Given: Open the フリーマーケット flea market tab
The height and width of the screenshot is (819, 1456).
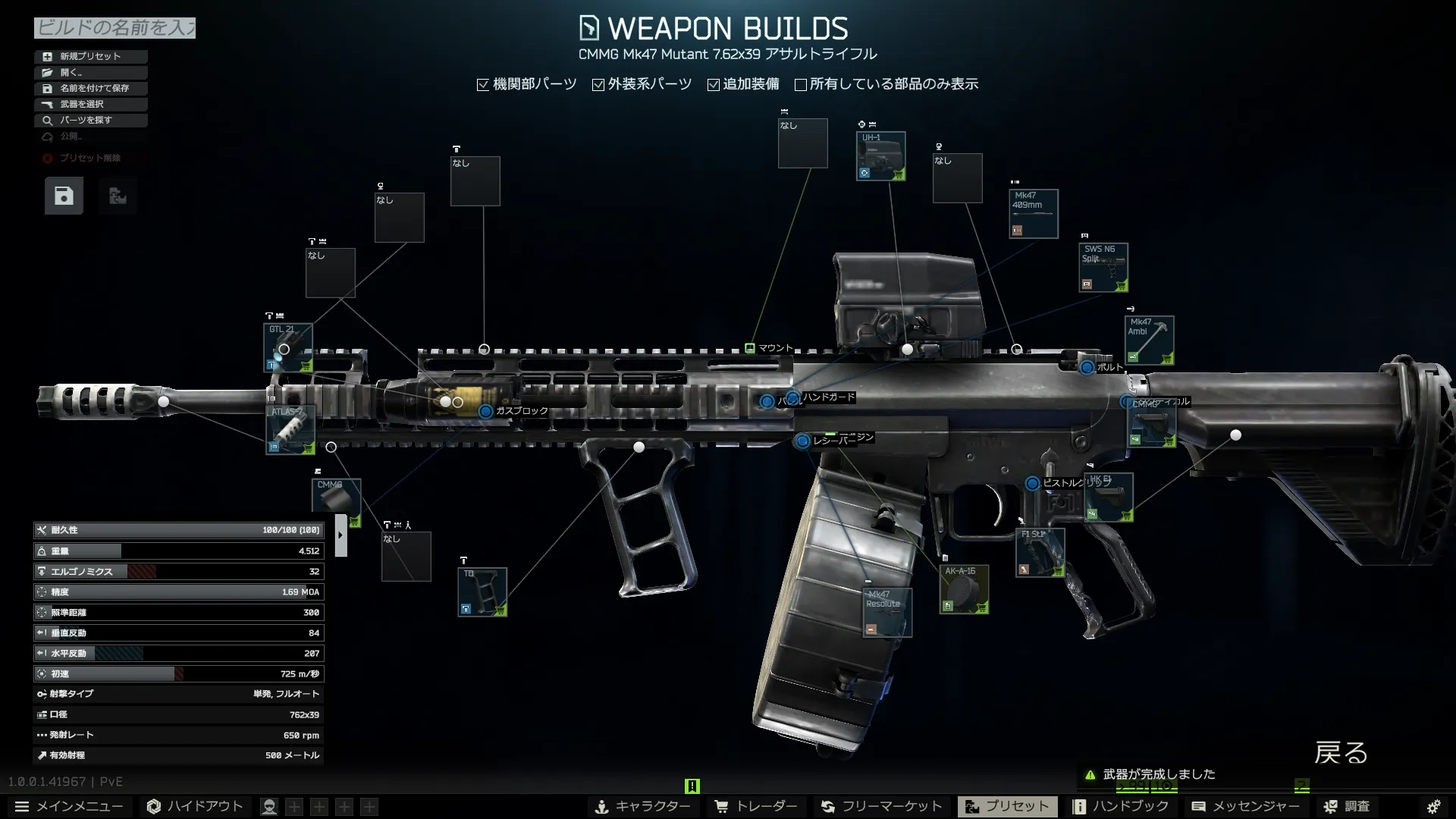Looking at the screenshot, I should [882, 806].
